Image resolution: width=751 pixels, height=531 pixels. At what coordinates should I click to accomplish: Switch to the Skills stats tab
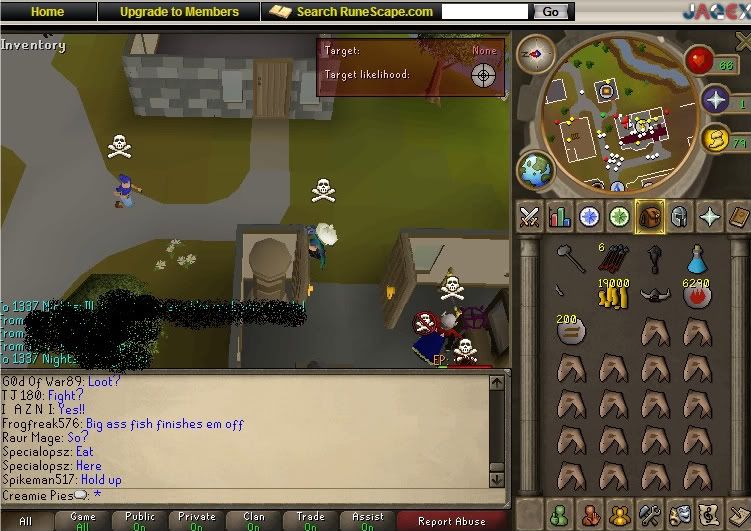(559, 216)
